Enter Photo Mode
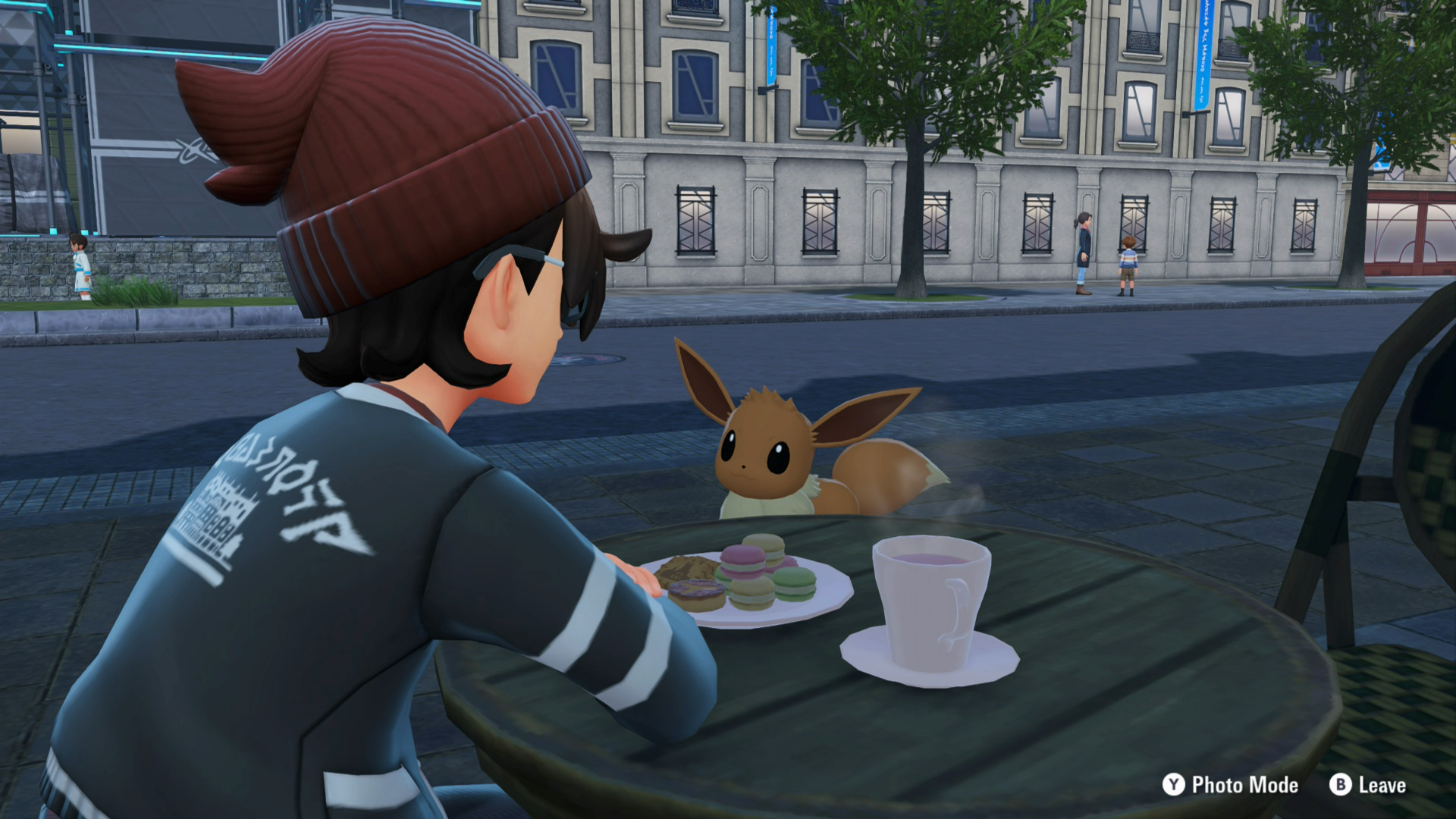Screen dimensions: 1456x819 tap(1230, 785)
